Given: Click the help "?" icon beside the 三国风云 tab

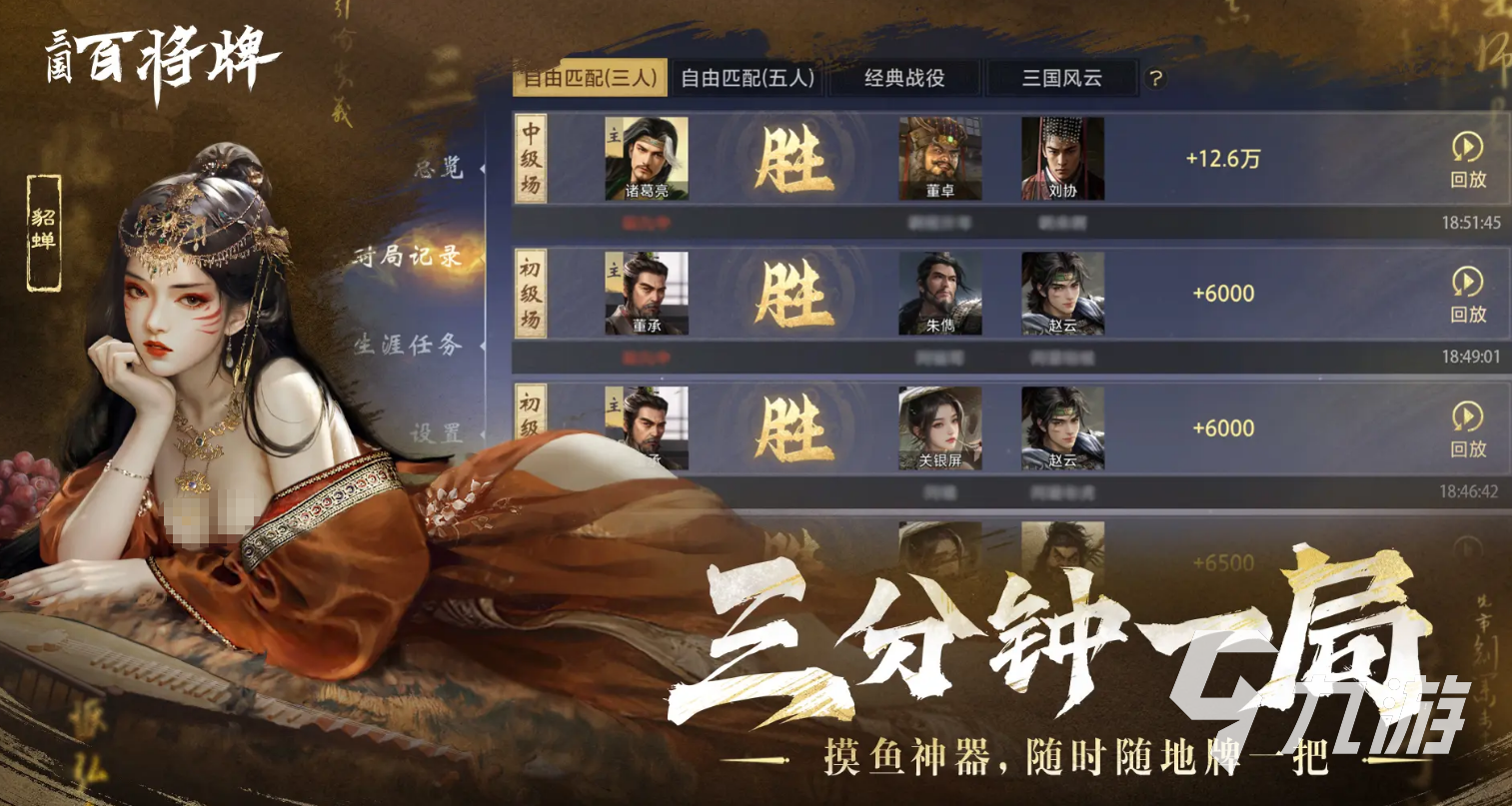Looking at the screenshot, I should (x=1156, y=77).
